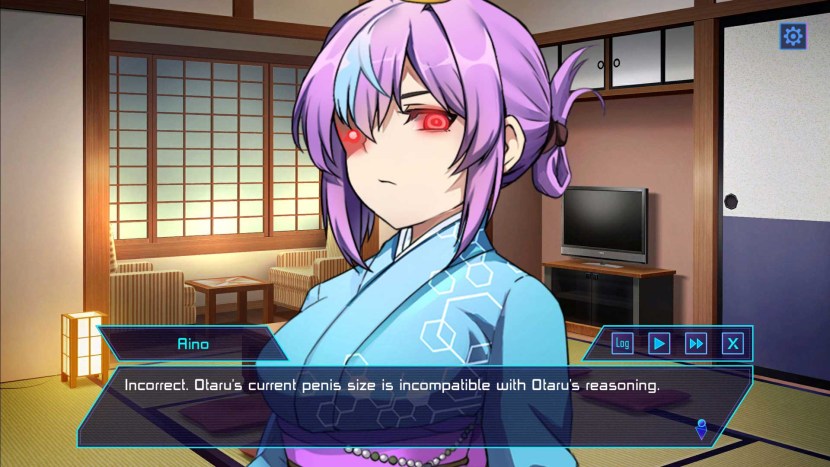Advance dialogue with the blue continue marker
Image resolution: width=830 pixels, height=467 pixels.
pyautogui.click(x=702, y=430)
